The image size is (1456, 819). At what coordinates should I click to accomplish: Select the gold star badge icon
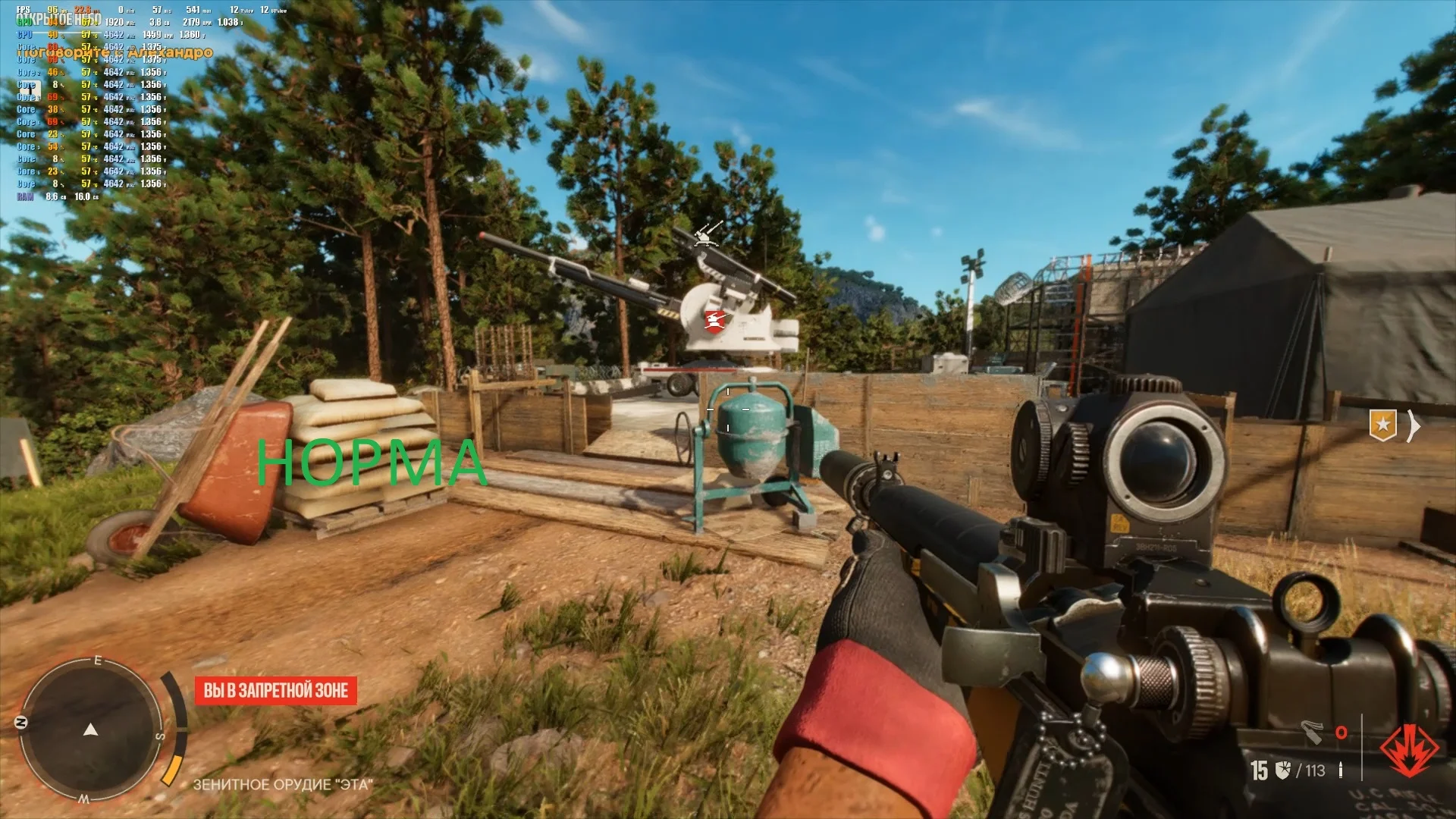[x=1382, y=425]
